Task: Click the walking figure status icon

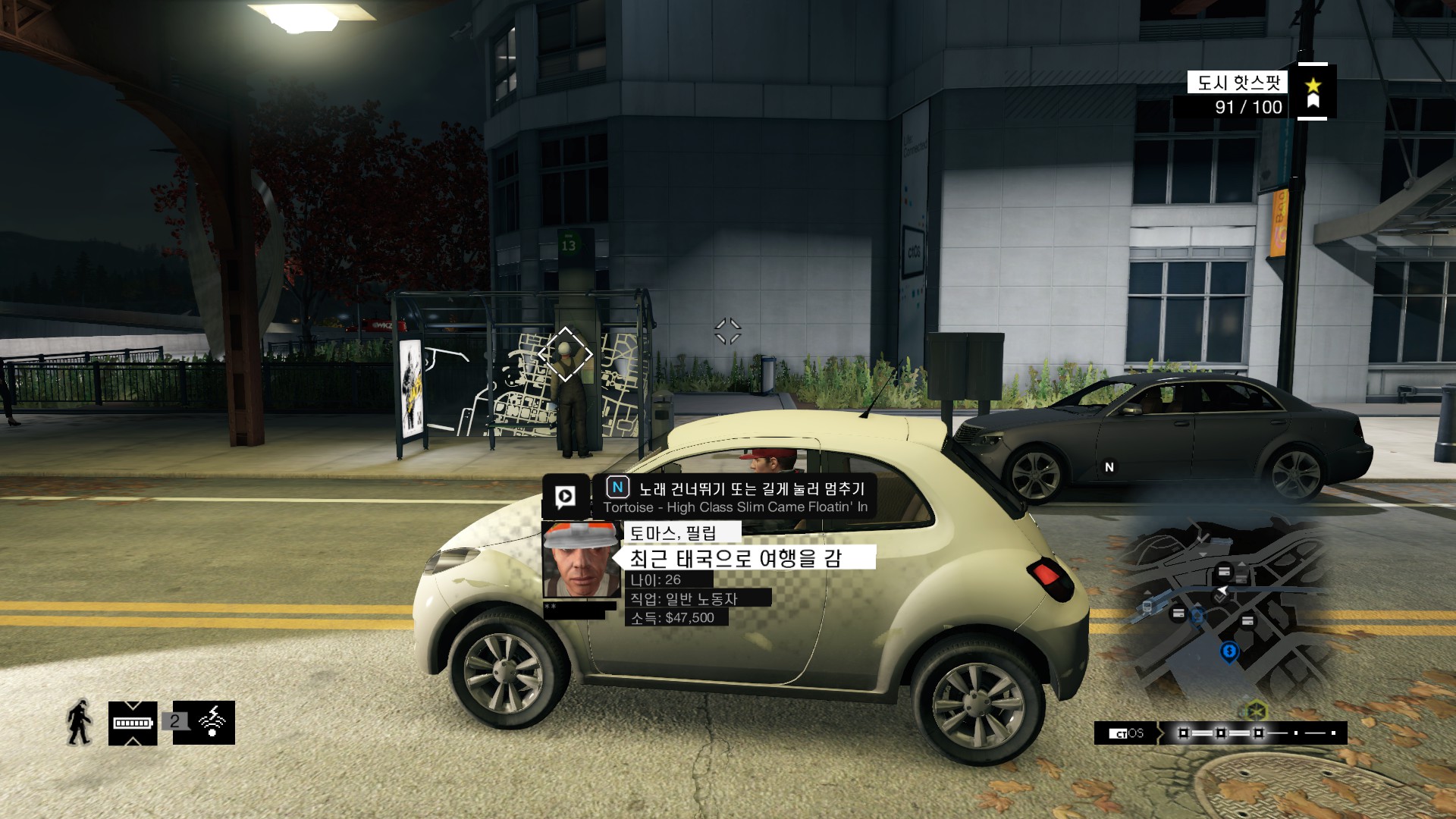Action: pyautogui.click(x=80, y=722)
